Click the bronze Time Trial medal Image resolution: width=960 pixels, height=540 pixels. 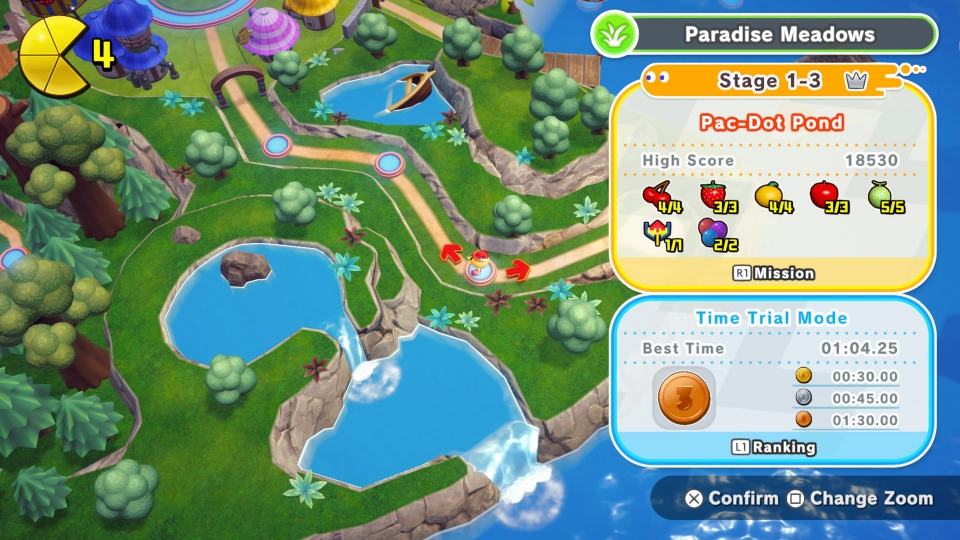coord(684,397)
